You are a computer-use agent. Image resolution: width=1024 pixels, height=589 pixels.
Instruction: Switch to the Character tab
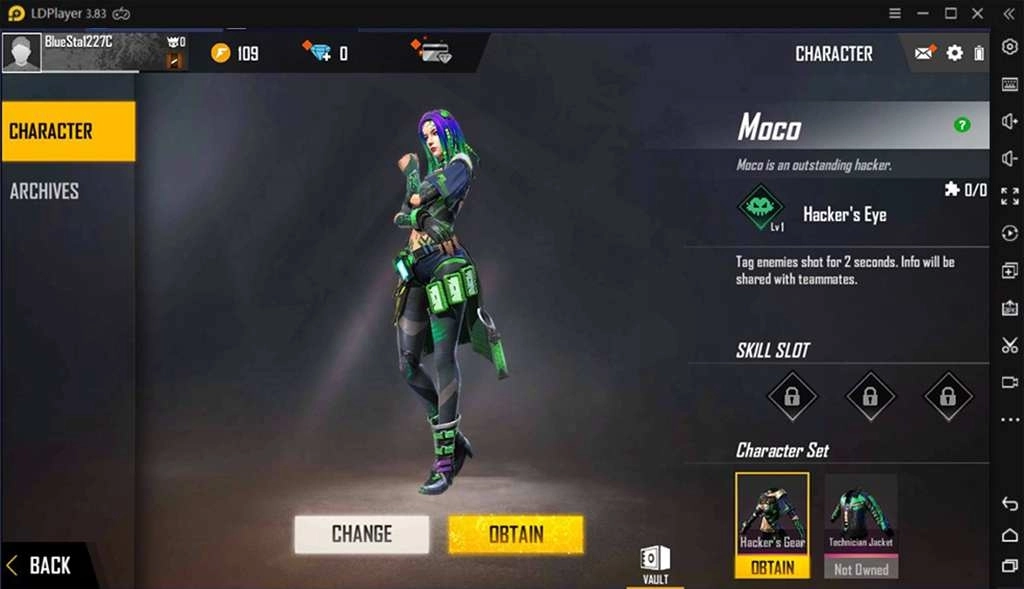[x=68, y=131]
